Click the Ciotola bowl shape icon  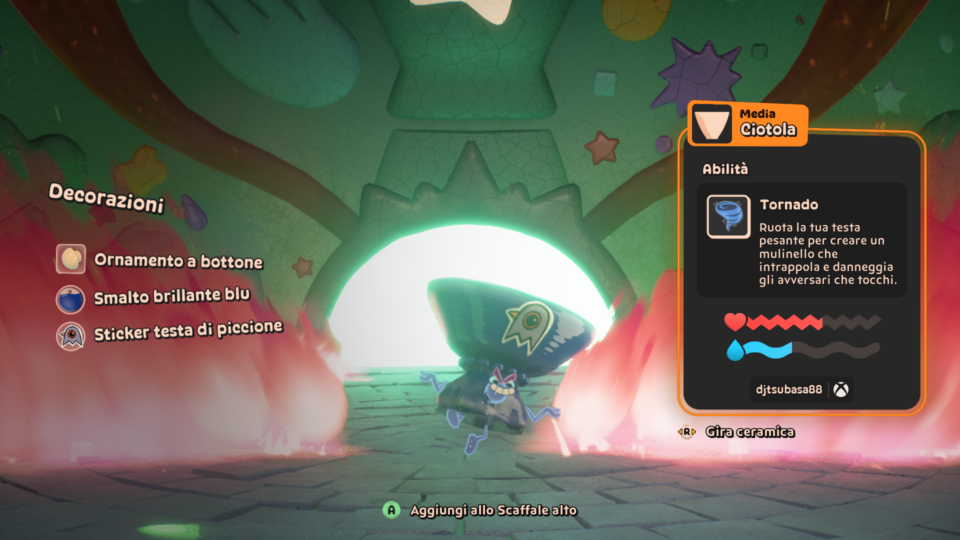[x=712, y=124]
